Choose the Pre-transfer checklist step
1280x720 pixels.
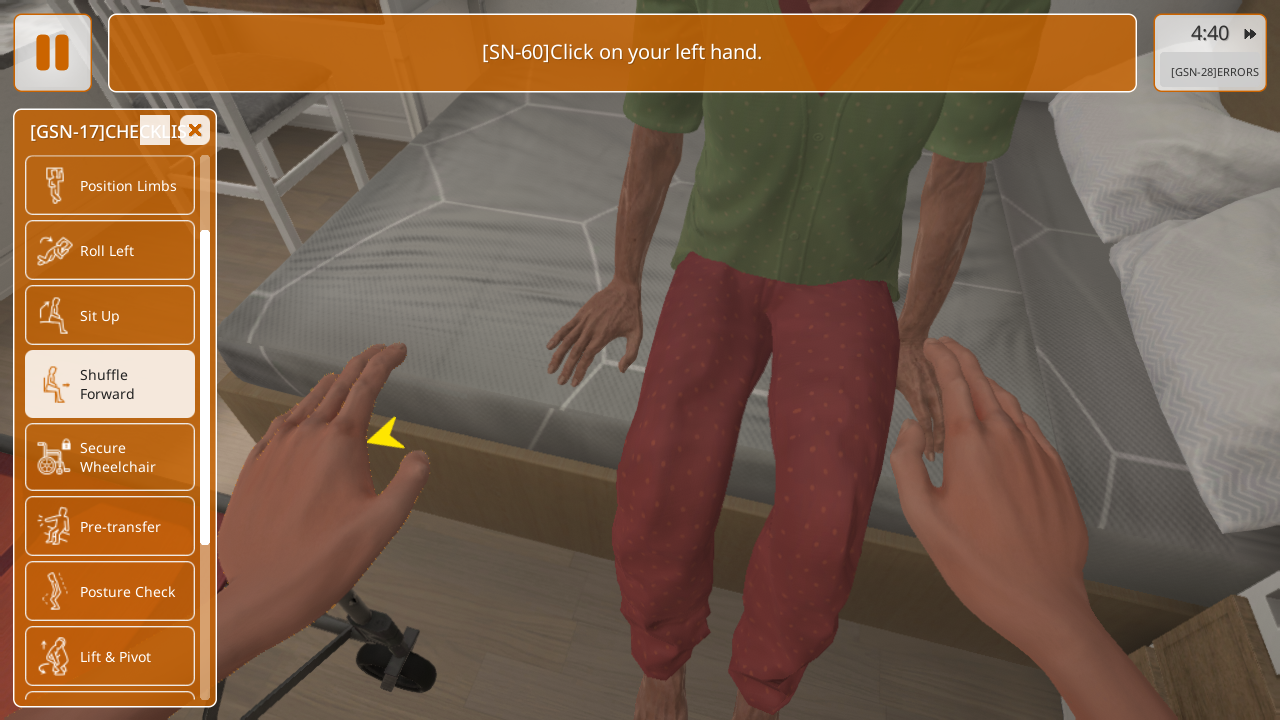pos(110,526)
